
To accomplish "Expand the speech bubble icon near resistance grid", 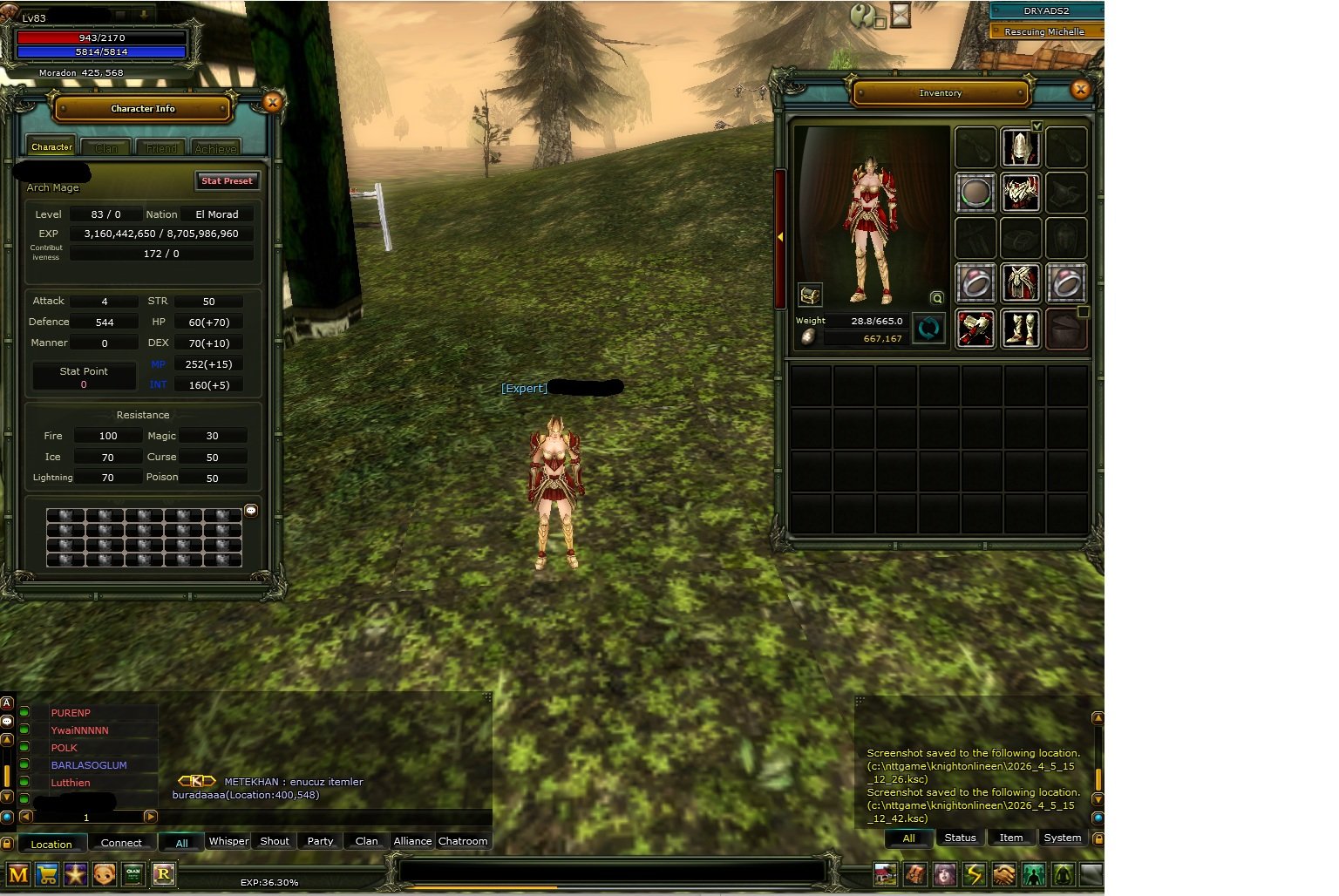I will click(x=252, y=509).
